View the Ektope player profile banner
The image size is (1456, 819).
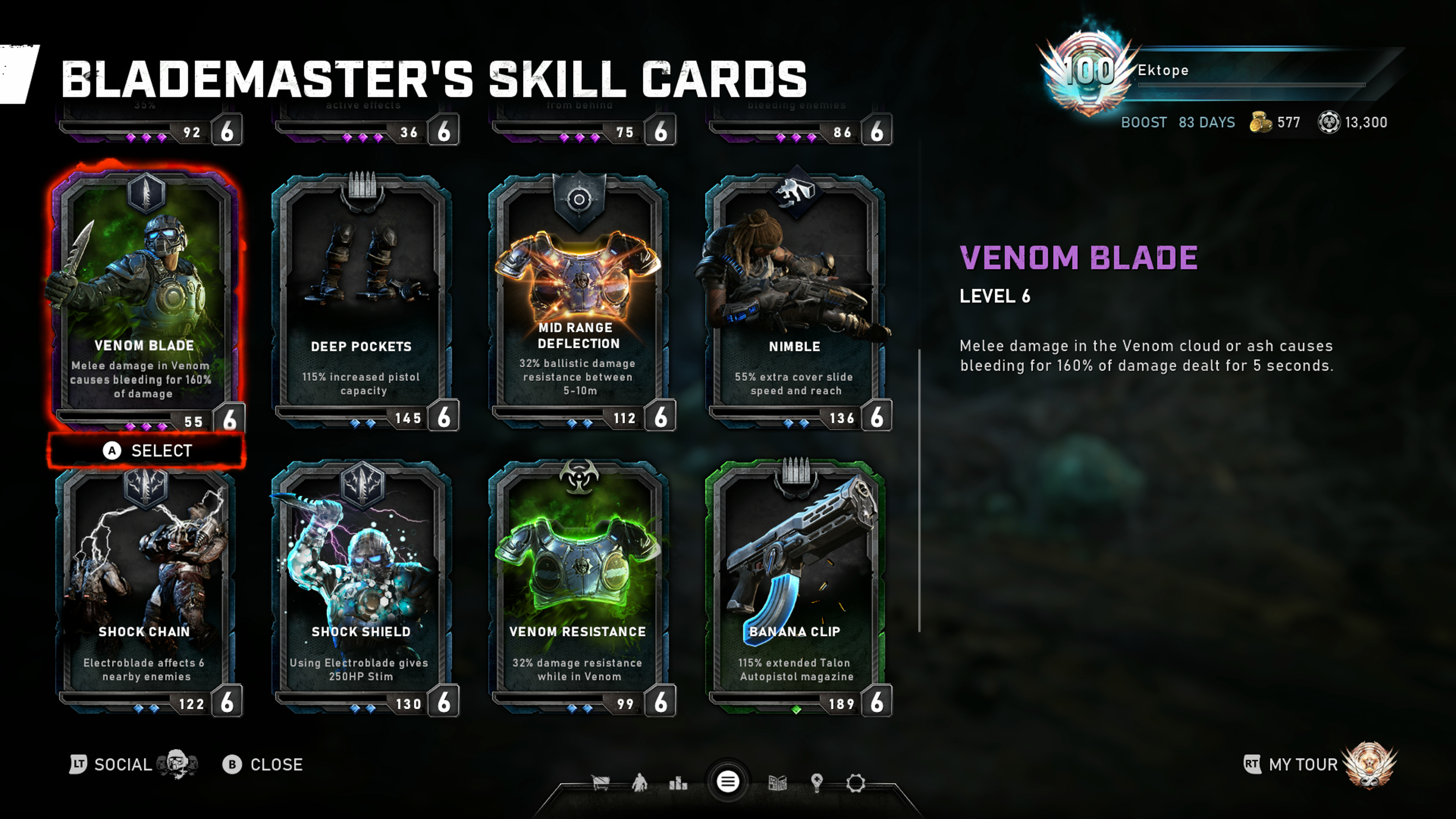(x=1215, y=71)
